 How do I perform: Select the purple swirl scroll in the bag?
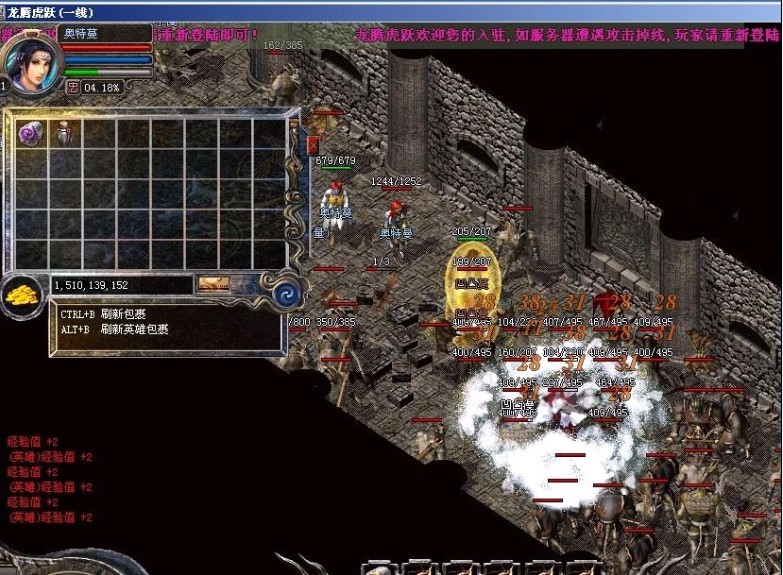pos(30,133)
